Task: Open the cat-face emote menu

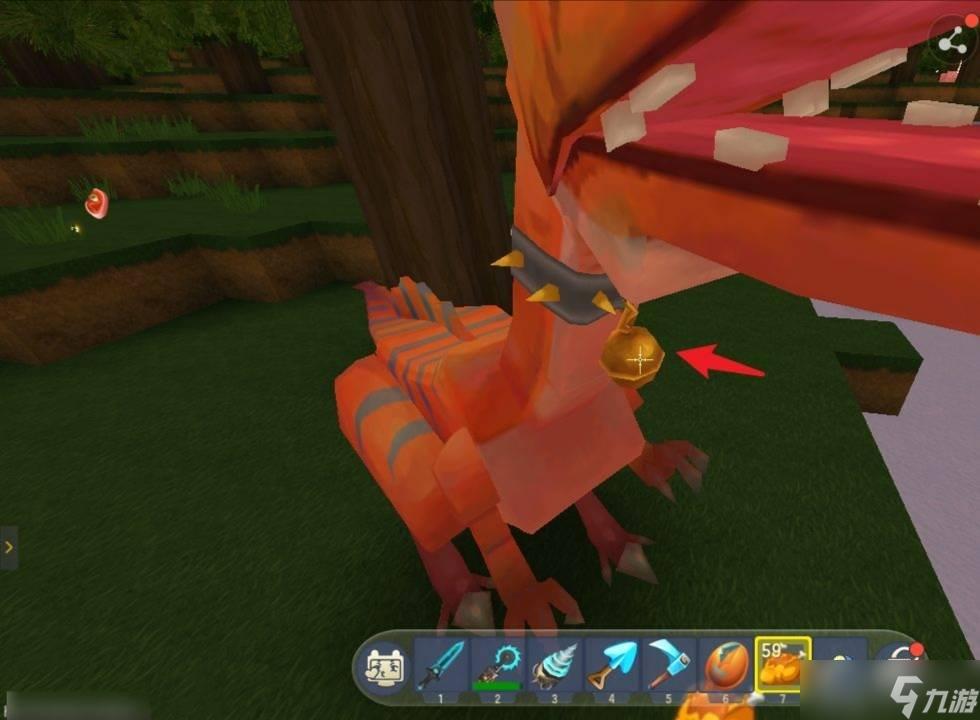Action: coord(385,664)
